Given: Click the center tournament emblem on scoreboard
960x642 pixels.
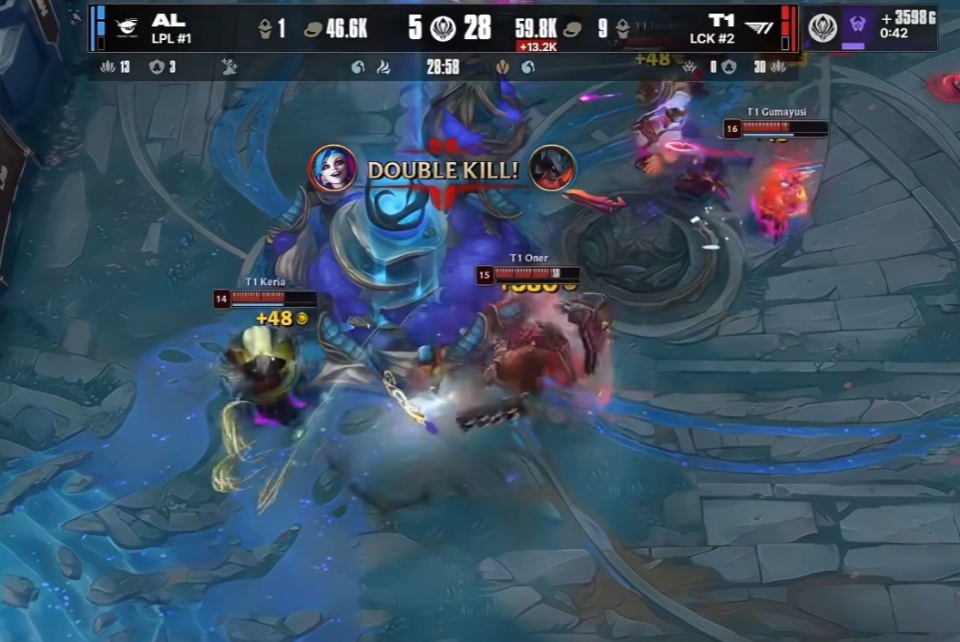Looking at the screenshot, I should [x=443, y=28].
